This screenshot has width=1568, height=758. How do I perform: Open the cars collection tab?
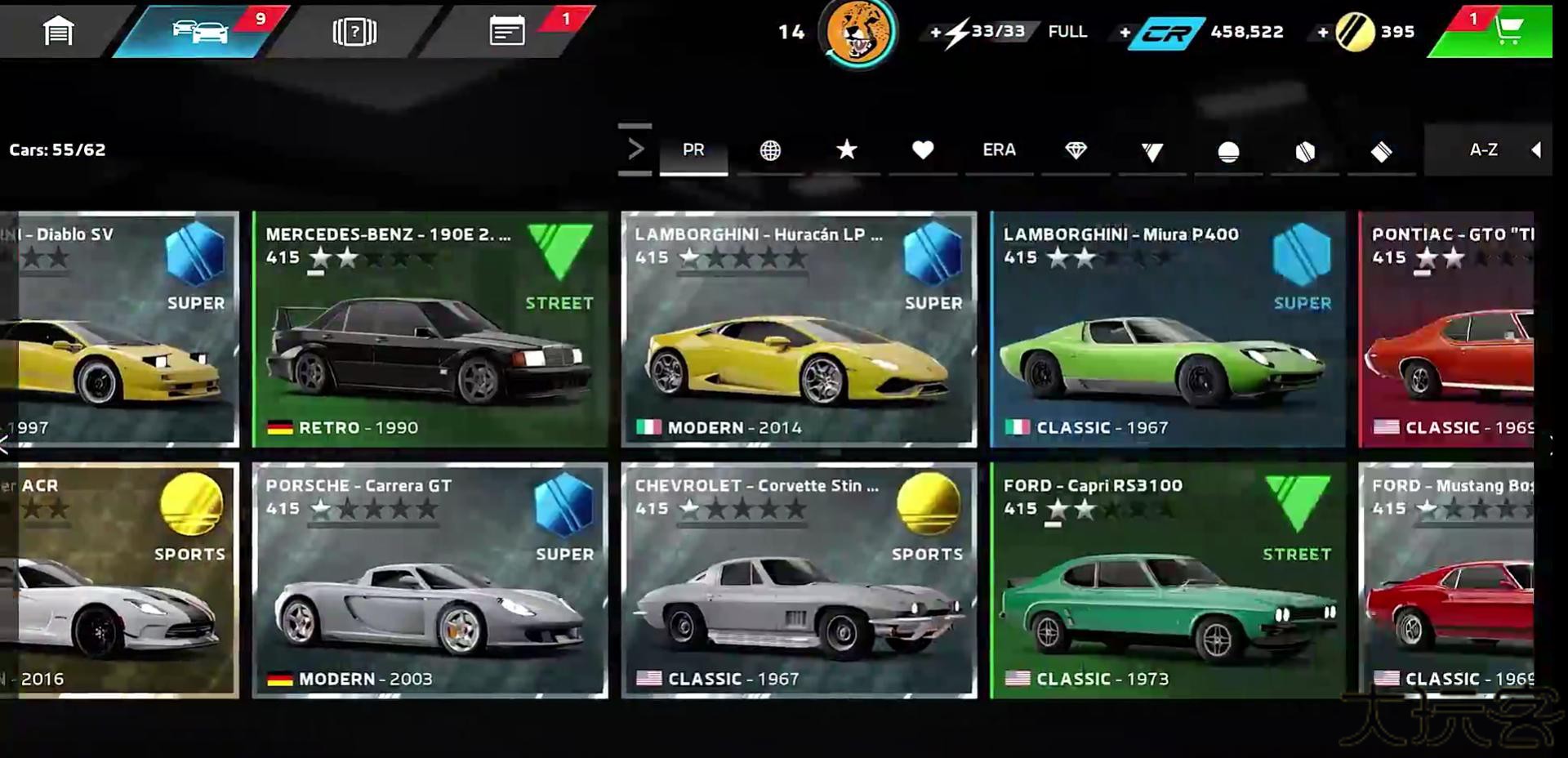tap(200, 32)
